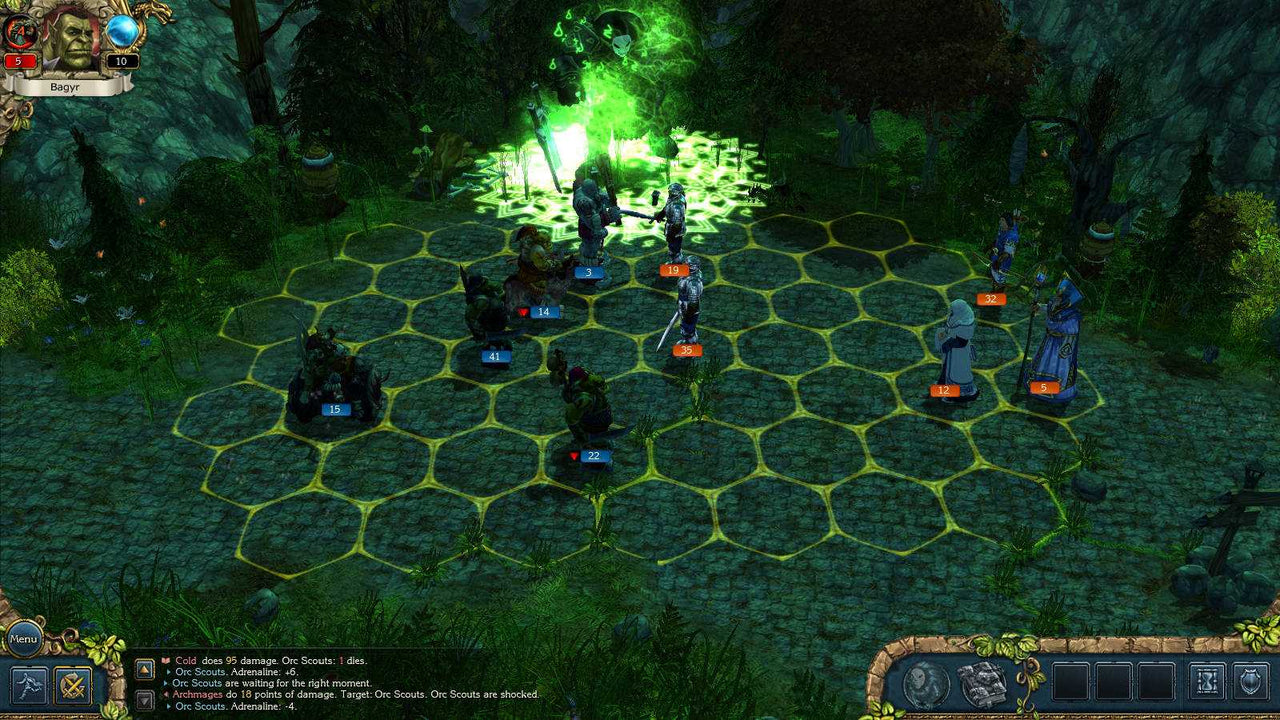Click the first empty quick-action slot
The image size is (1280, 720).
pos(1072,680)
